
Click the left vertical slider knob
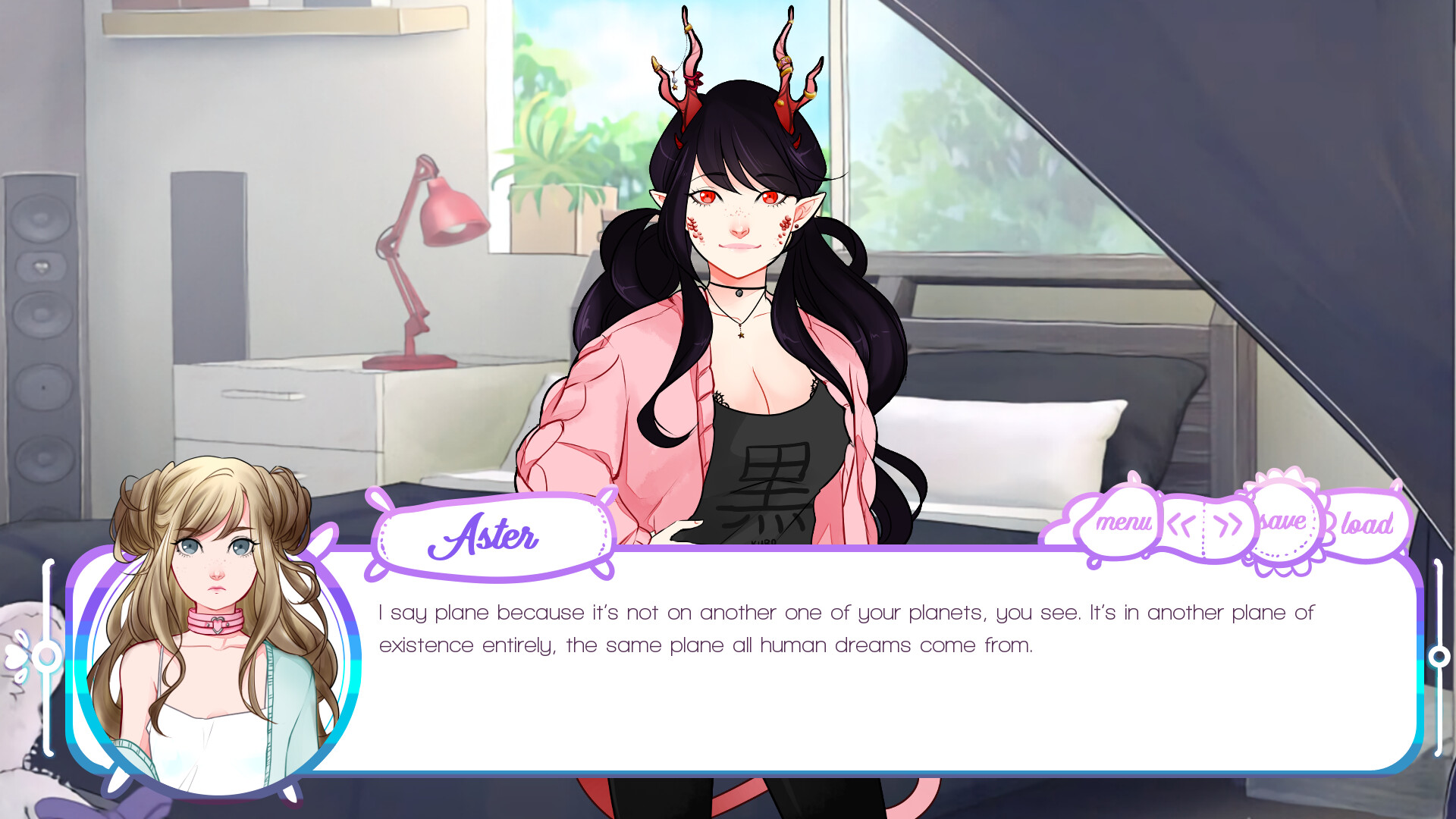[x=47, y=654]
